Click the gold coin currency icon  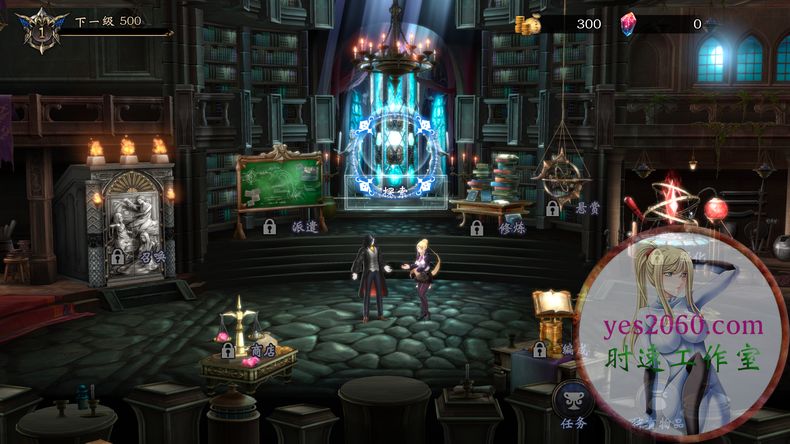click(527, 24)
